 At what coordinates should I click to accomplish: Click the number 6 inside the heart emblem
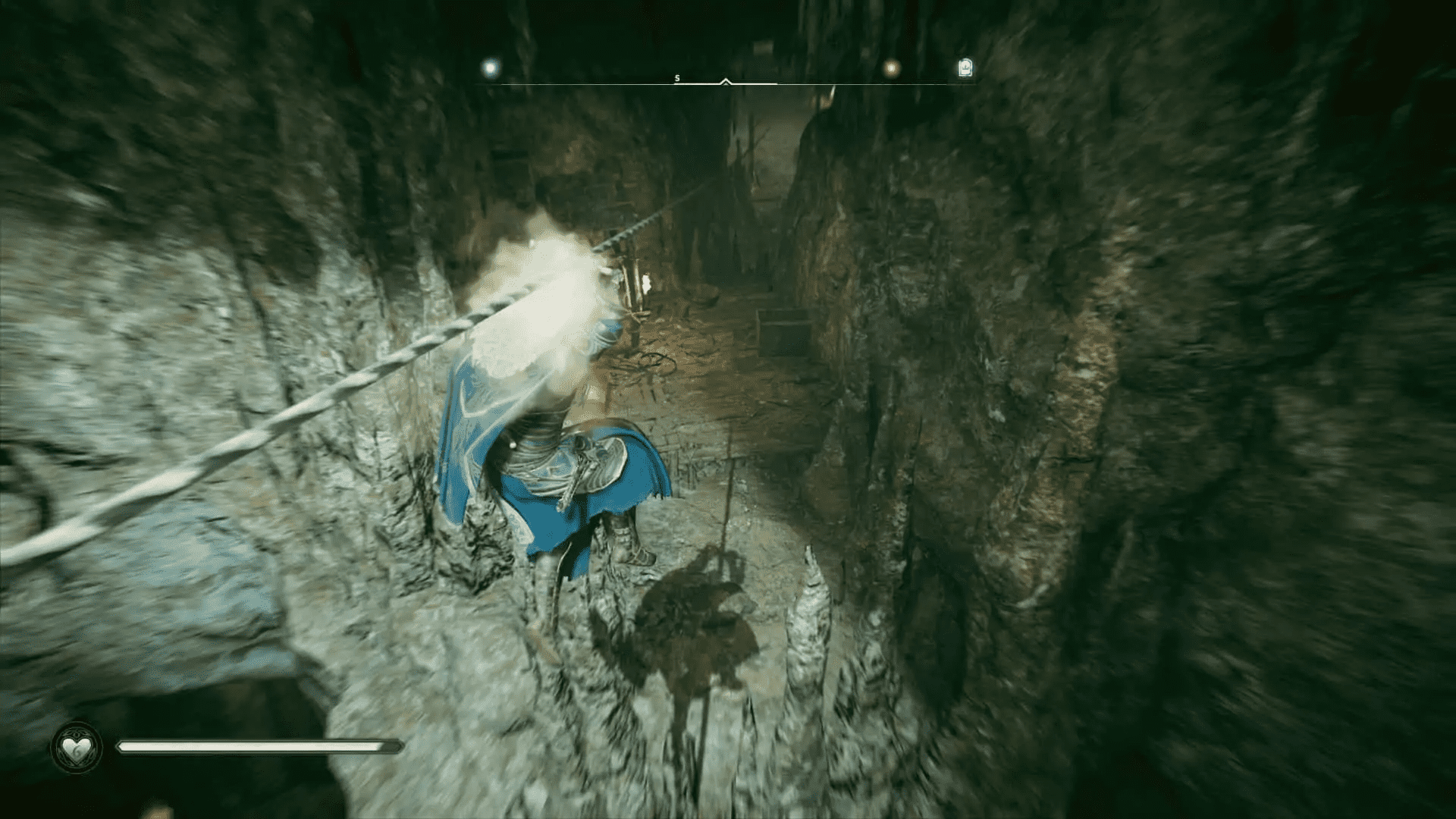(77, 752)
